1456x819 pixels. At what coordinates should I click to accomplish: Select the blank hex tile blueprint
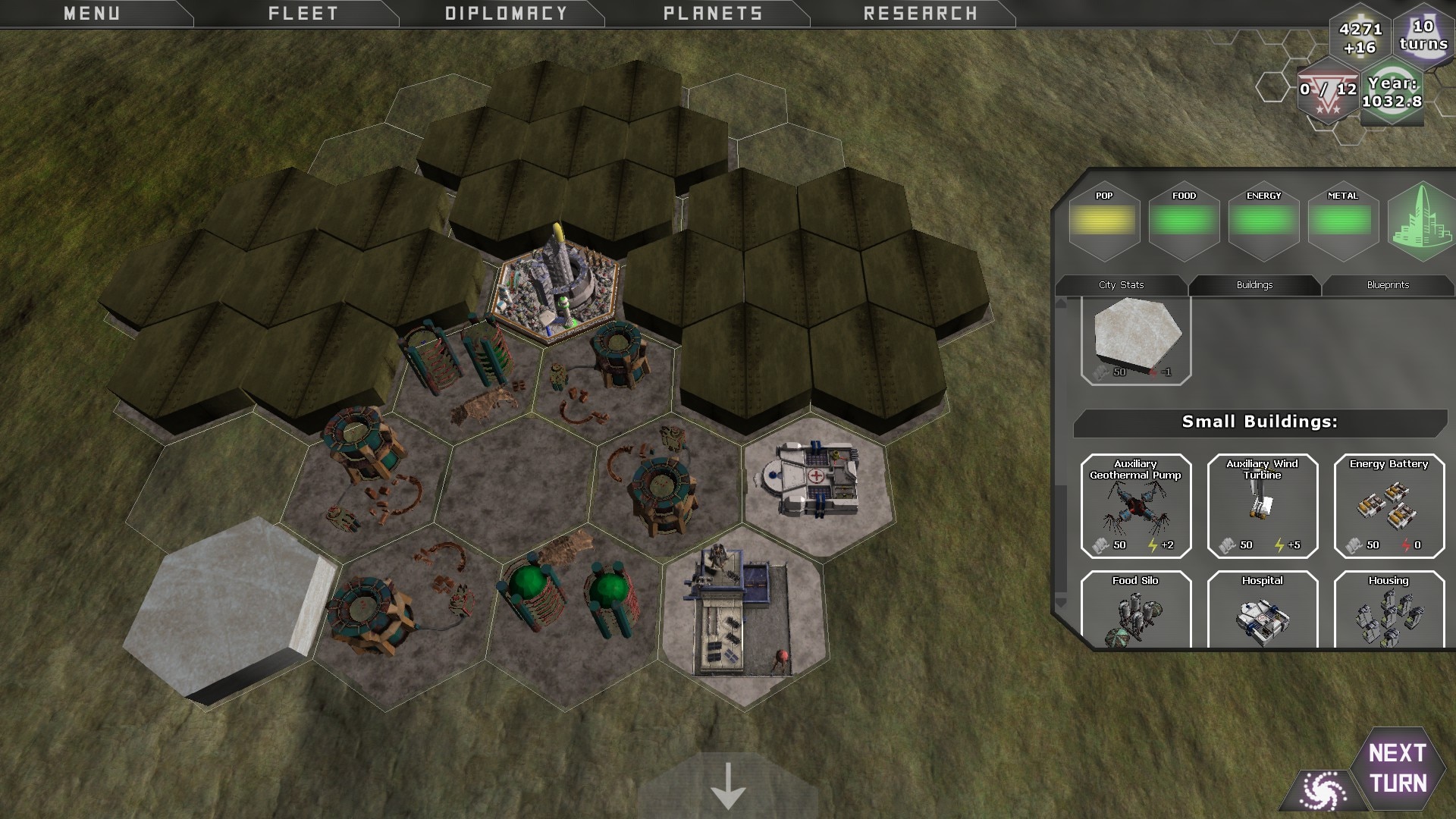point(1136,339)
